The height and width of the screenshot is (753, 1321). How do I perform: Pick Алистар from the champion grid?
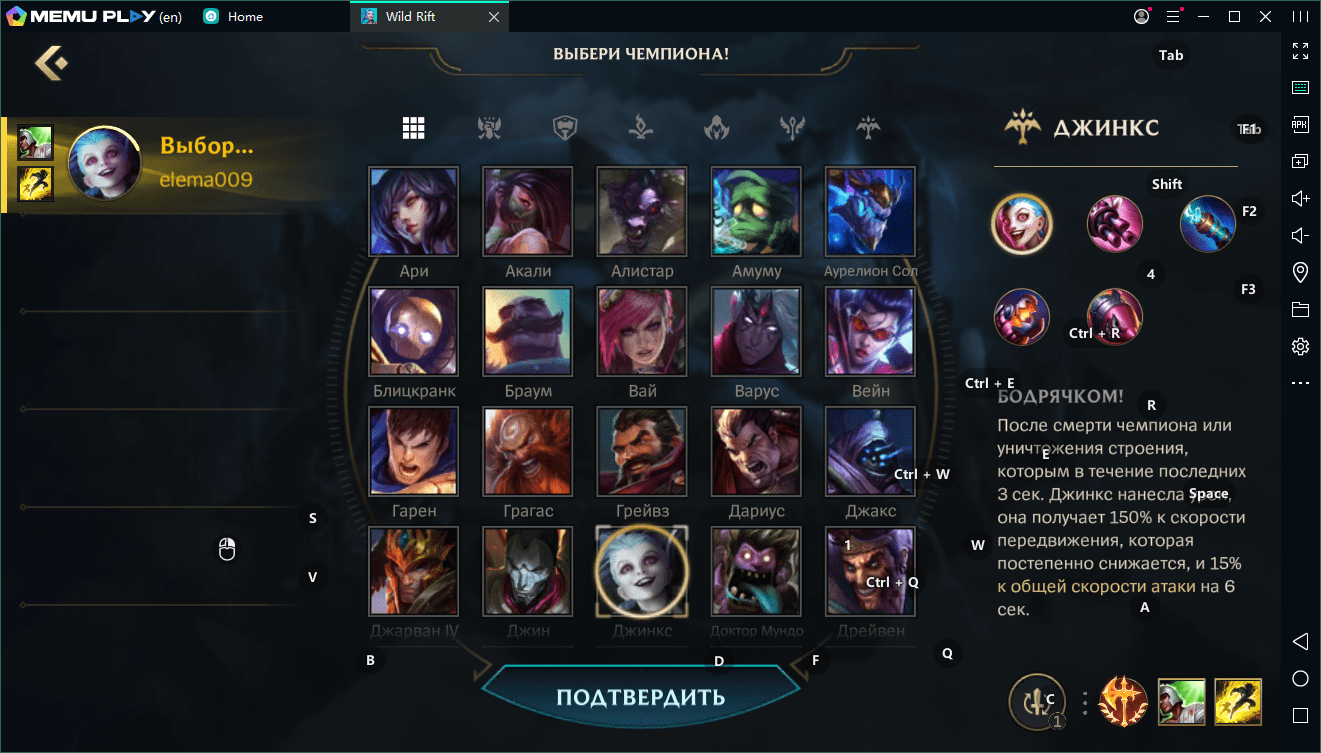point(642,211)
